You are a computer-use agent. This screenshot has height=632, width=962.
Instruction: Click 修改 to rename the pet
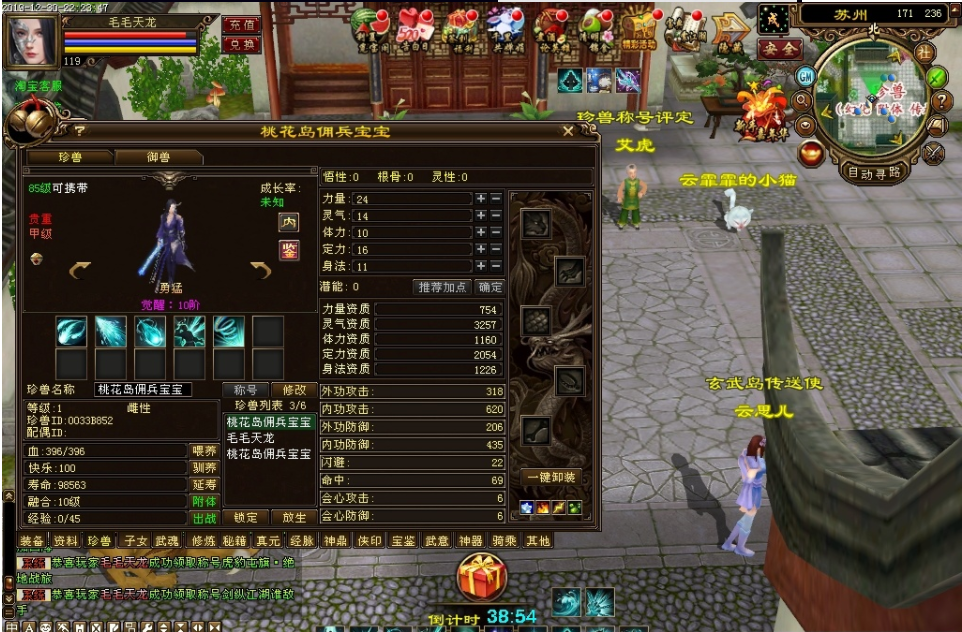pyautogui.click(x=295, y=389)
